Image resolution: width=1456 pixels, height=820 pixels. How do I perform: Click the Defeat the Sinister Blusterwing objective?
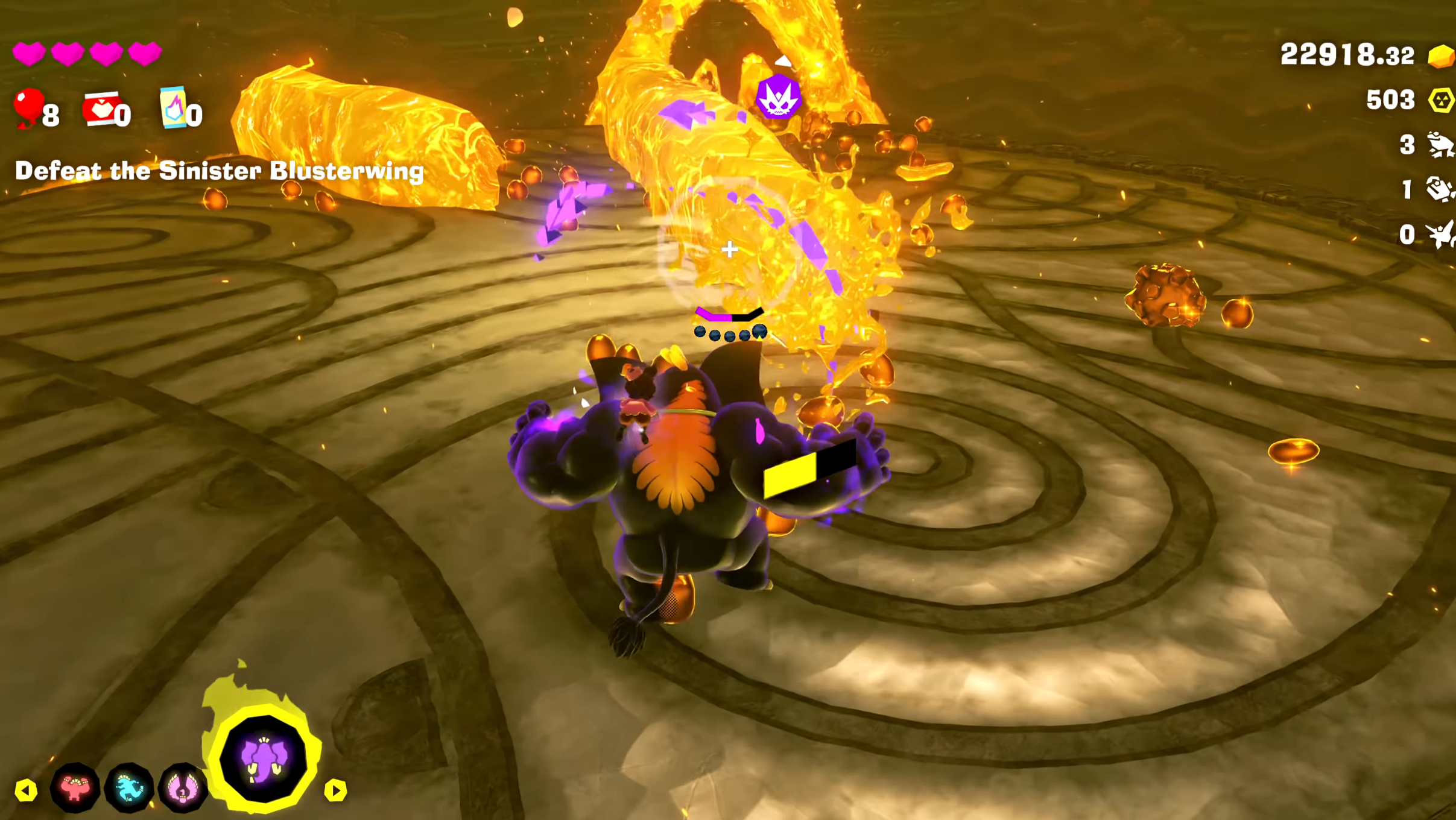tap(220, 171)
